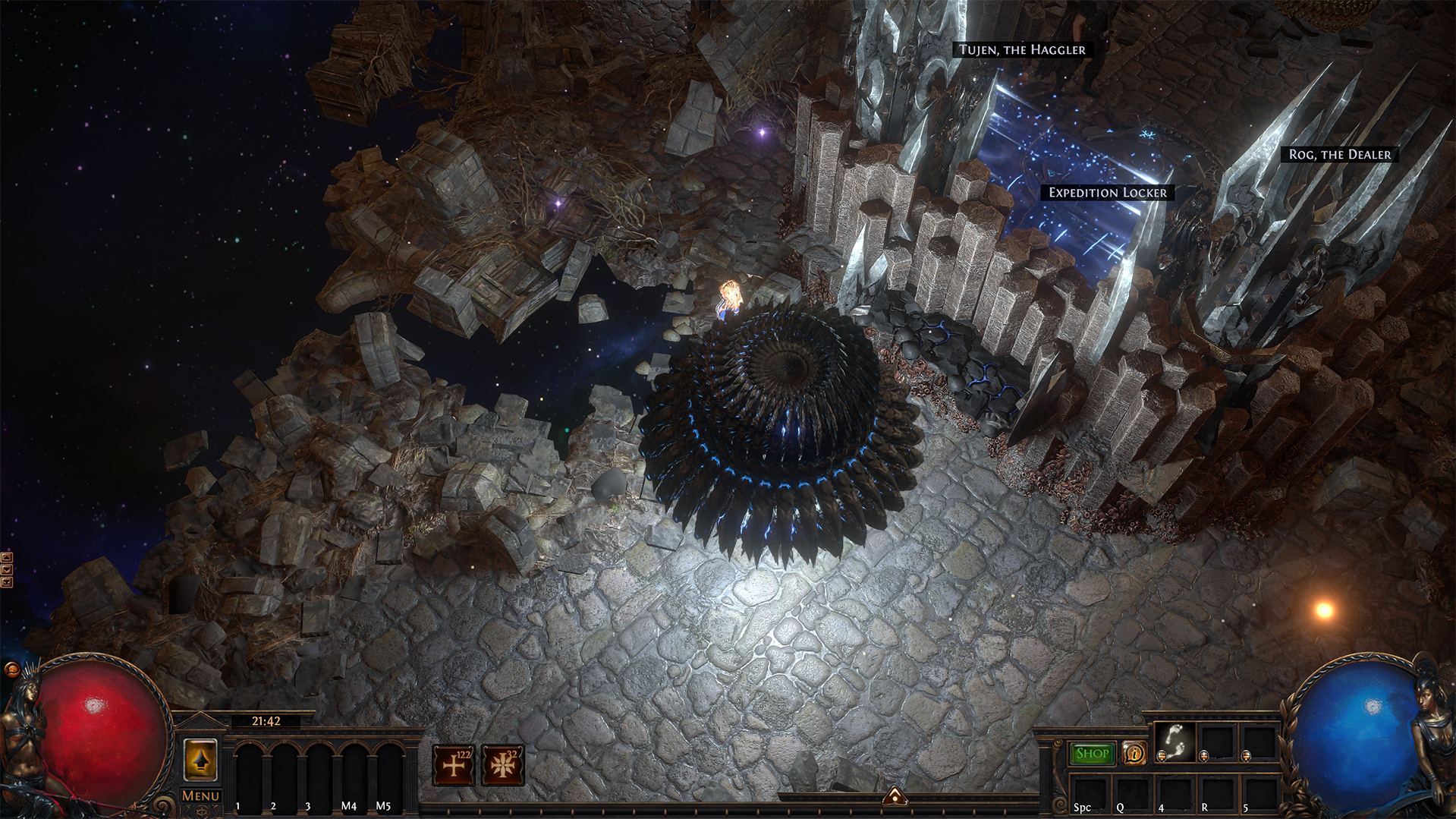Open the Menu button
1456x819 pixels.
point(200,795)
